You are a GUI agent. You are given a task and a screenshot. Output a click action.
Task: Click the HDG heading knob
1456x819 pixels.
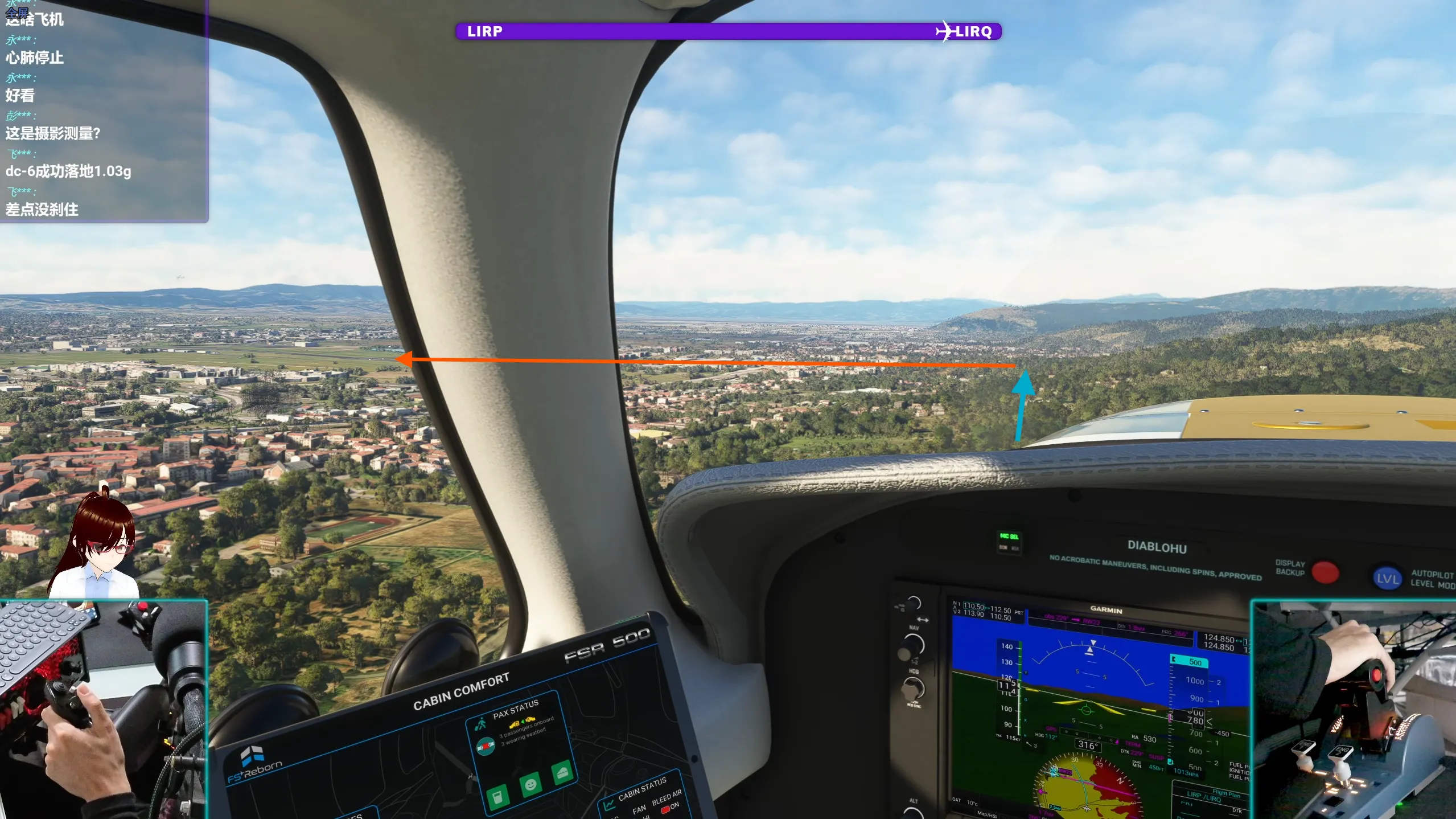coord(913,690)
